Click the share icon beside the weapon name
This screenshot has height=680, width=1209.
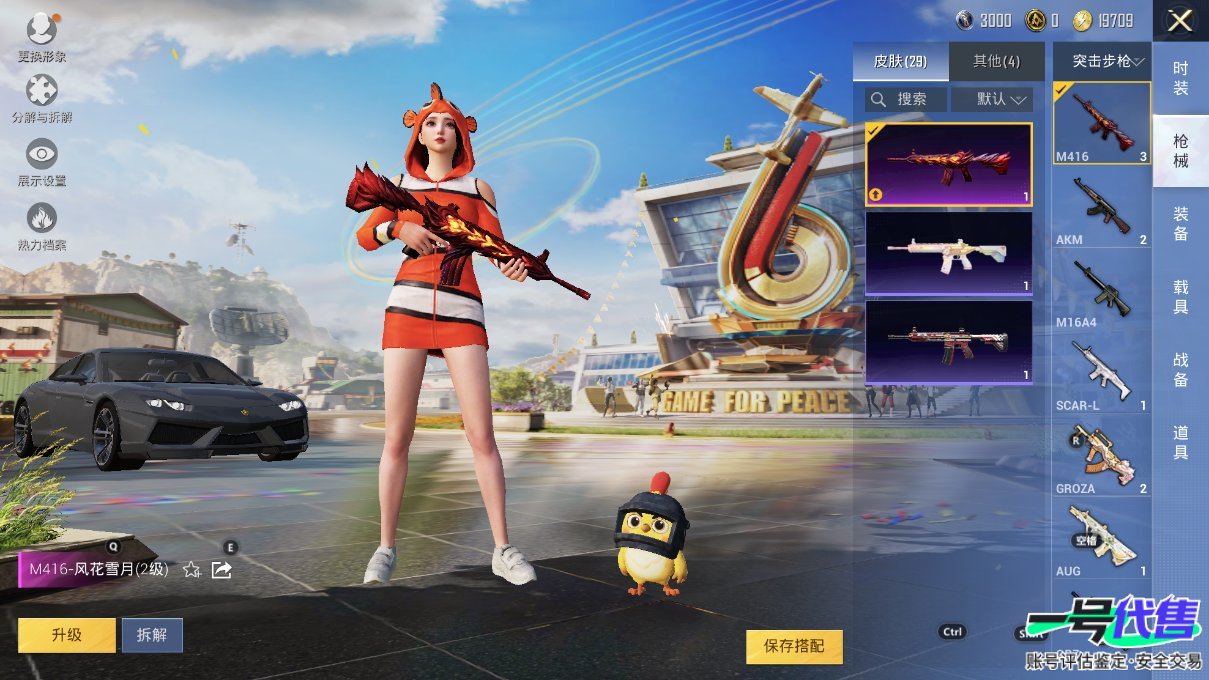(x=222, y=570)
